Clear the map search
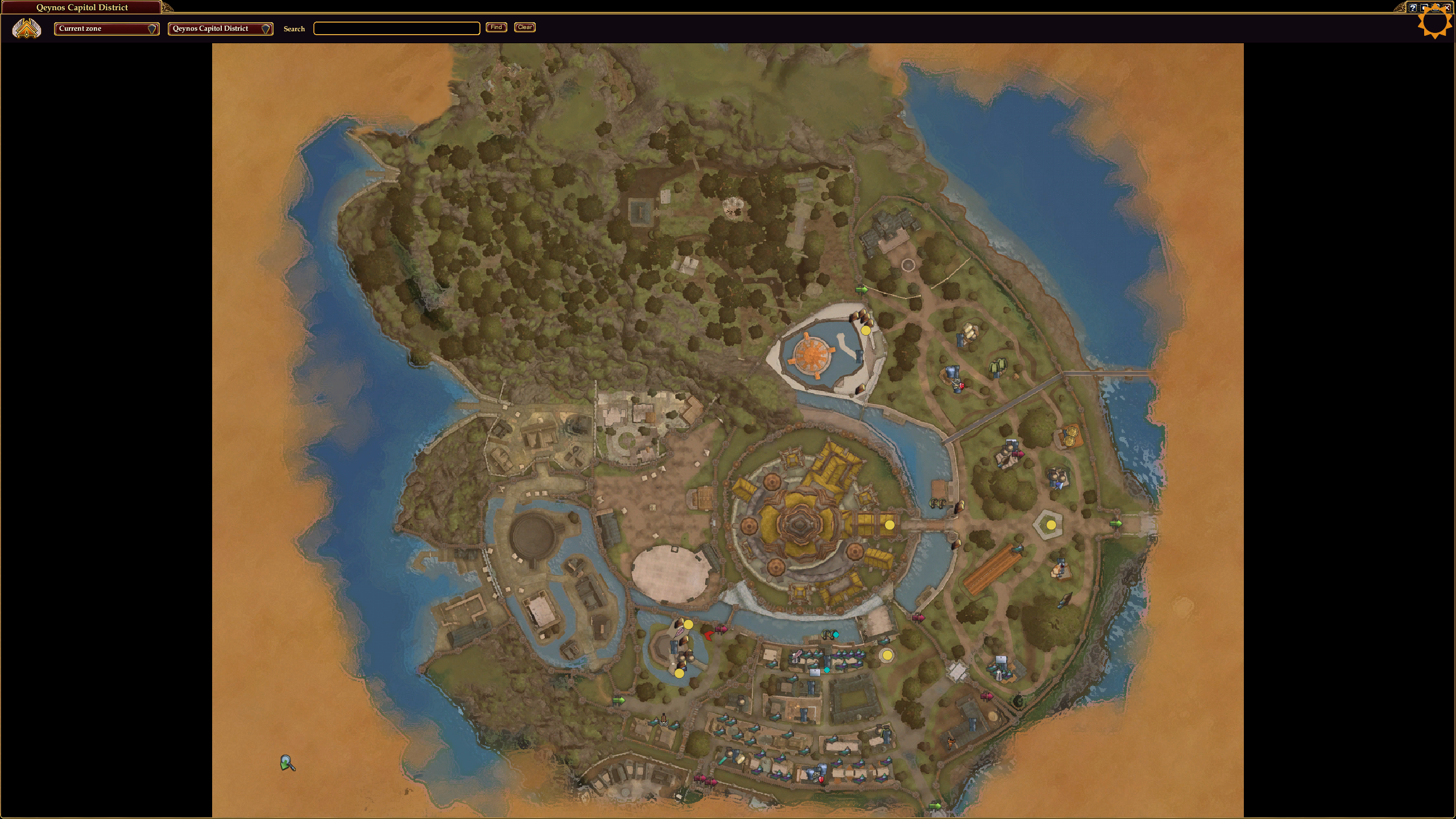 tap(524, 27)
